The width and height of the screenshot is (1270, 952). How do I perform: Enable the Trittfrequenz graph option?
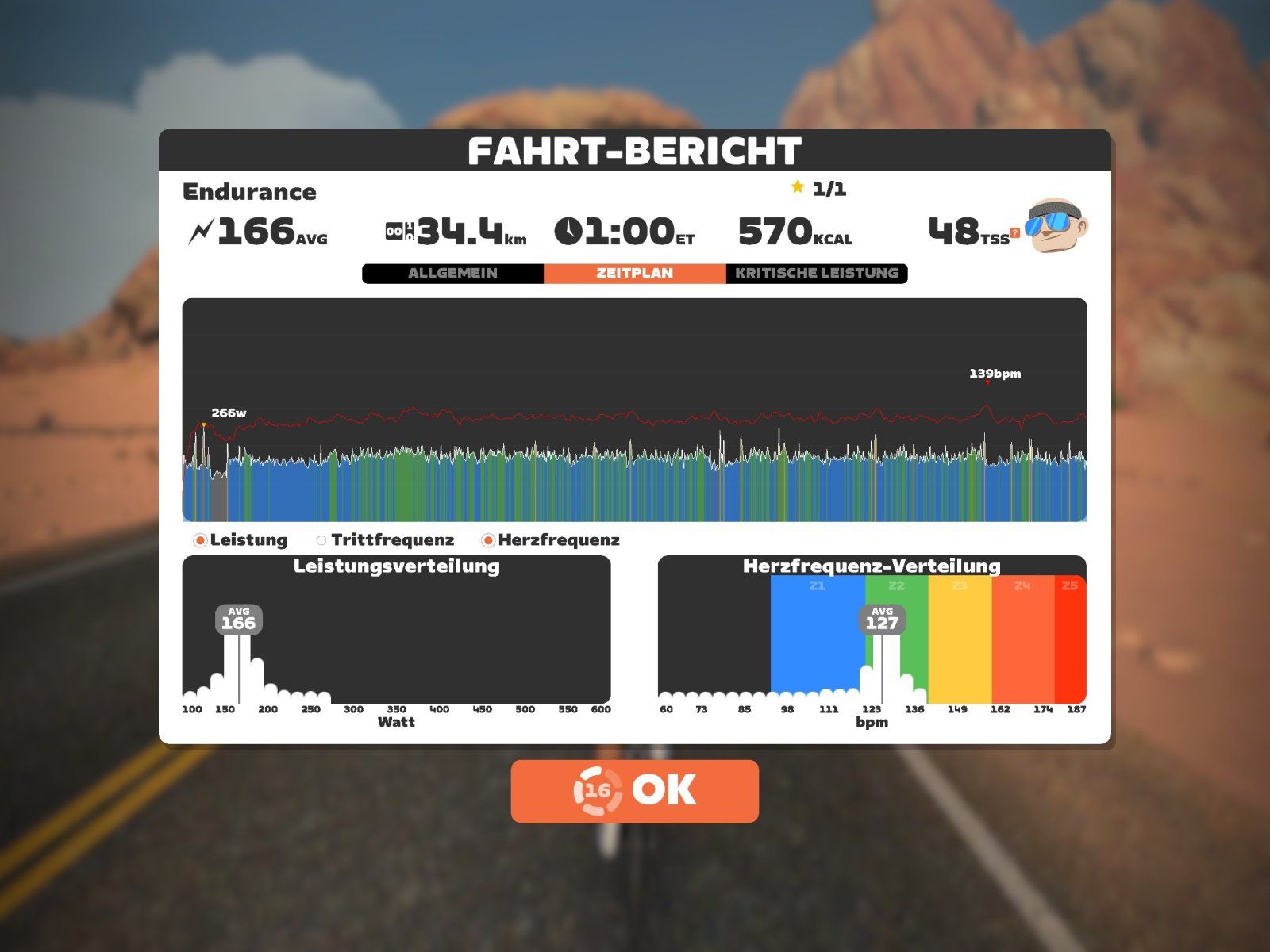click(x=321, y=540)
